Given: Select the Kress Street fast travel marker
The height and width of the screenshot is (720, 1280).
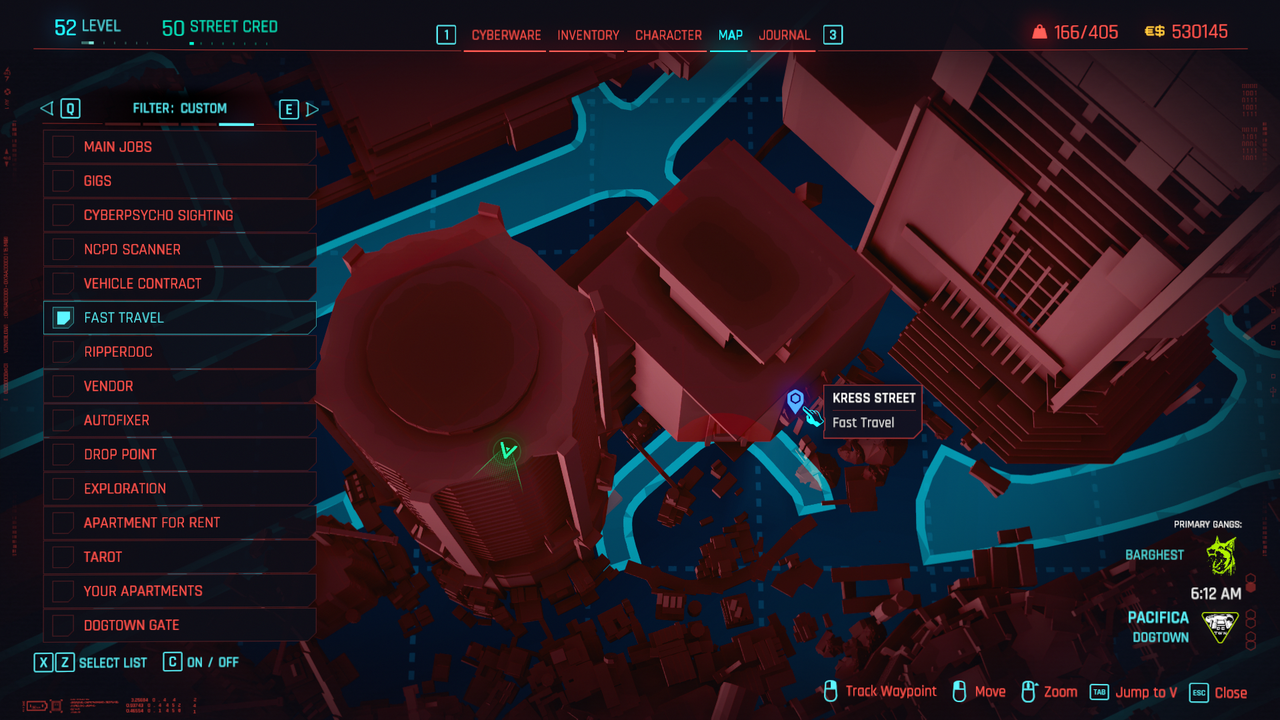Looking at the screenshot, I should pyautogui.click(x=795, y=401).
